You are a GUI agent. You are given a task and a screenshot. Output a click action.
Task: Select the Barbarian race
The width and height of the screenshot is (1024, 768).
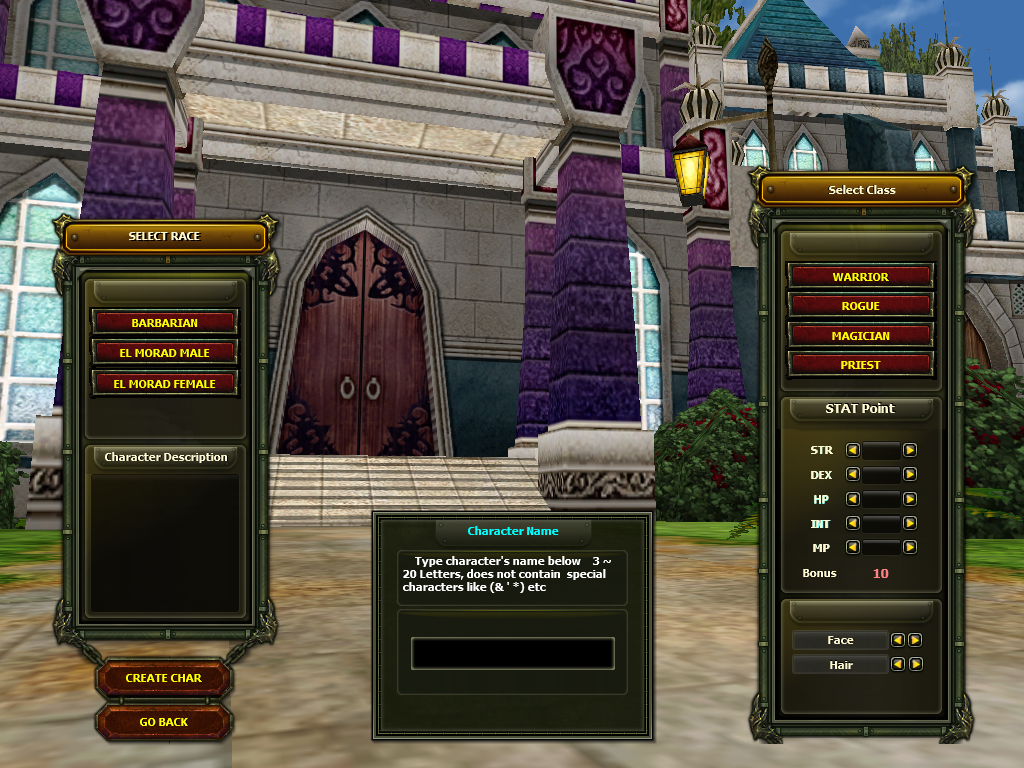(x=164, y=323)
